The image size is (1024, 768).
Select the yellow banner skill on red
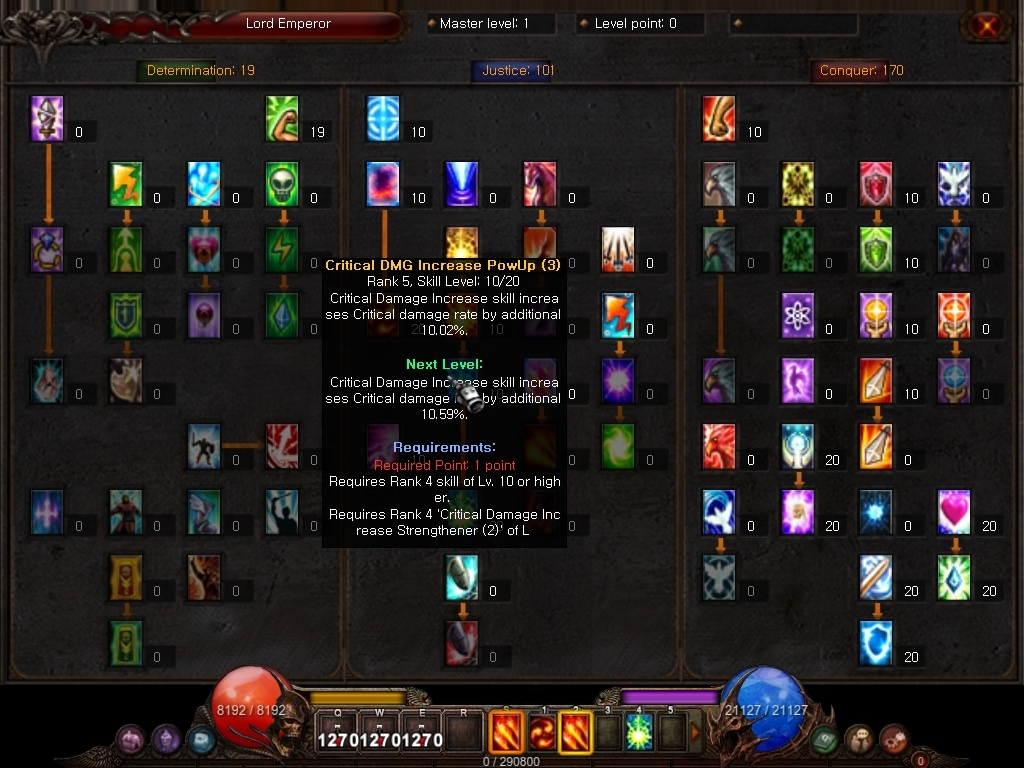(x=126, y=578)
